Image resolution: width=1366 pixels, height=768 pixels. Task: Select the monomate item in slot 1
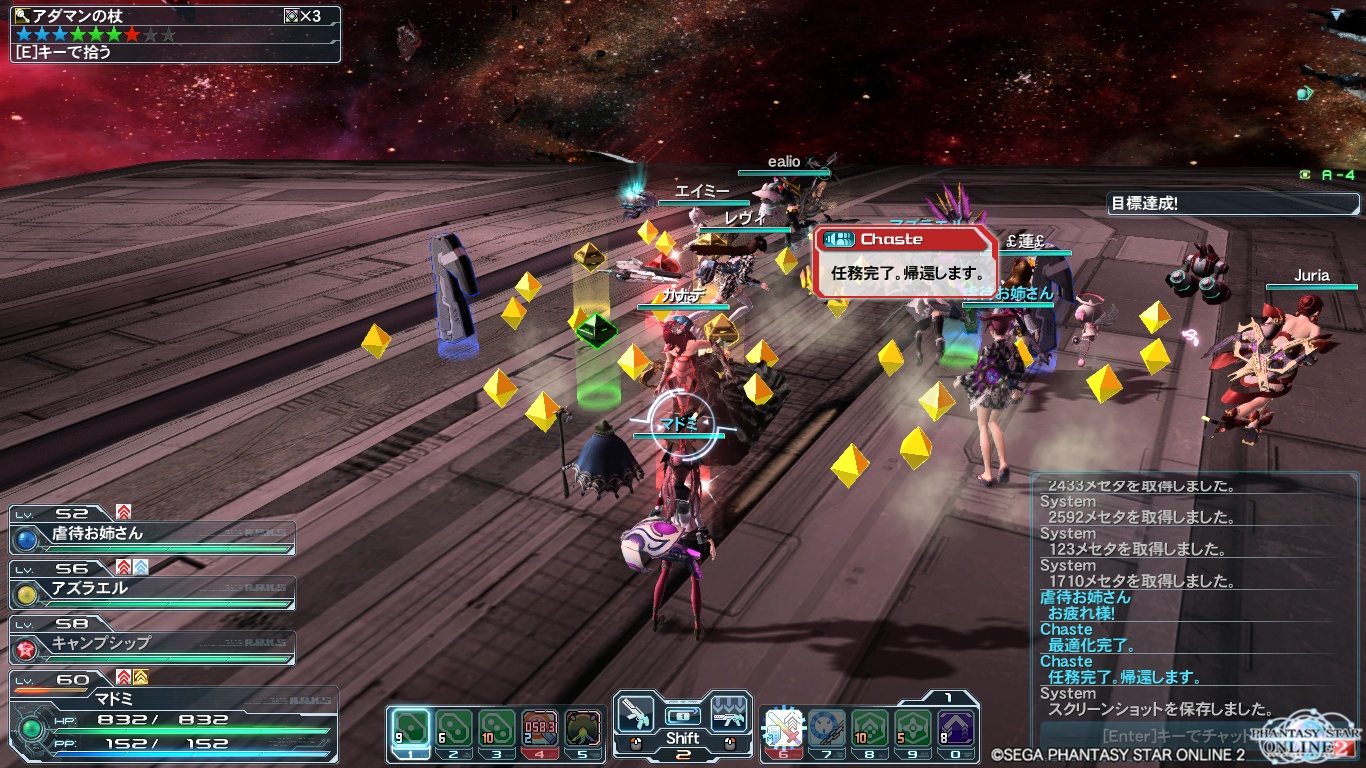pos(410,727)
